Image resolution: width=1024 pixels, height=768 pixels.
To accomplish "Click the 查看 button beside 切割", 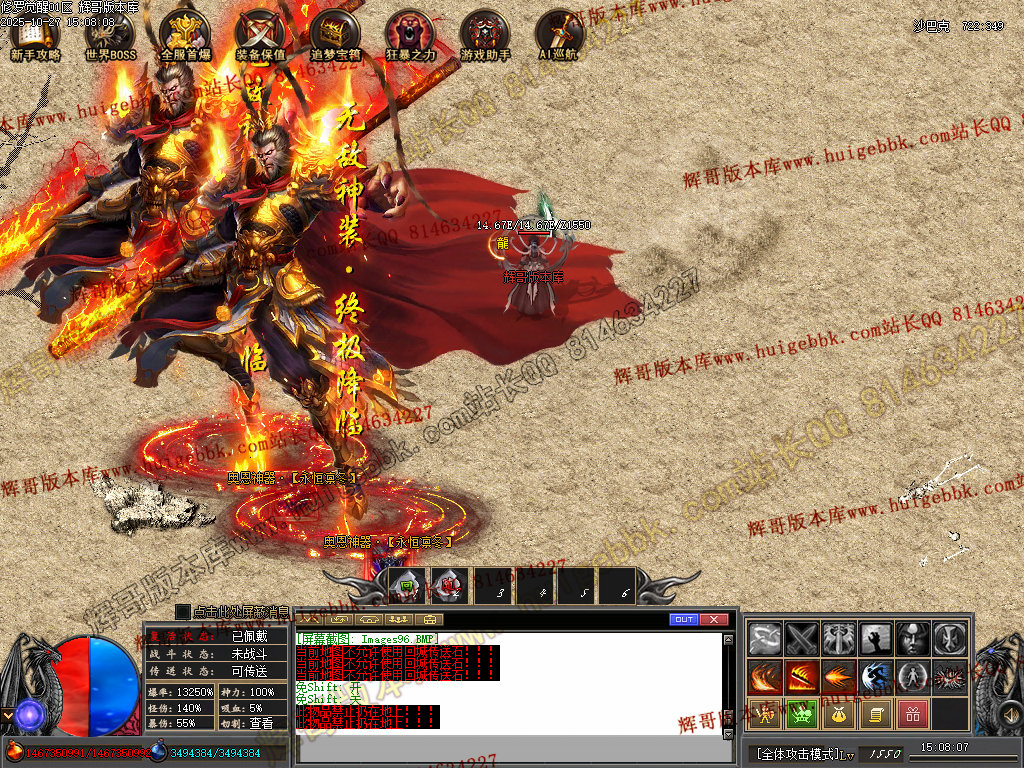I will (261, 723).
